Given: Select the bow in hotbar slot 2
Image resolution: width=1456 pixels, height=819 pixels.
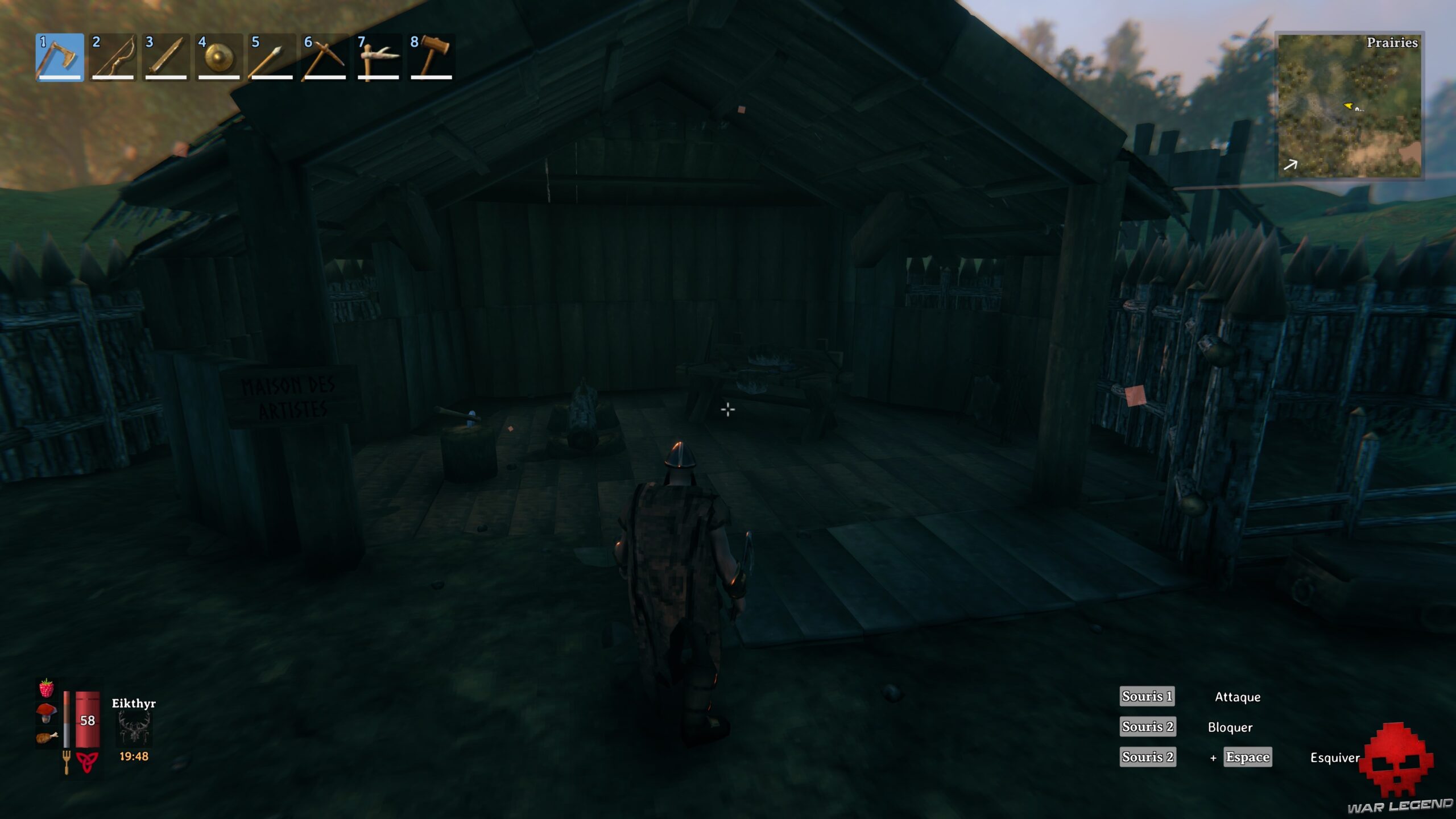Looking at the screenshot, I should coord(111,57).
